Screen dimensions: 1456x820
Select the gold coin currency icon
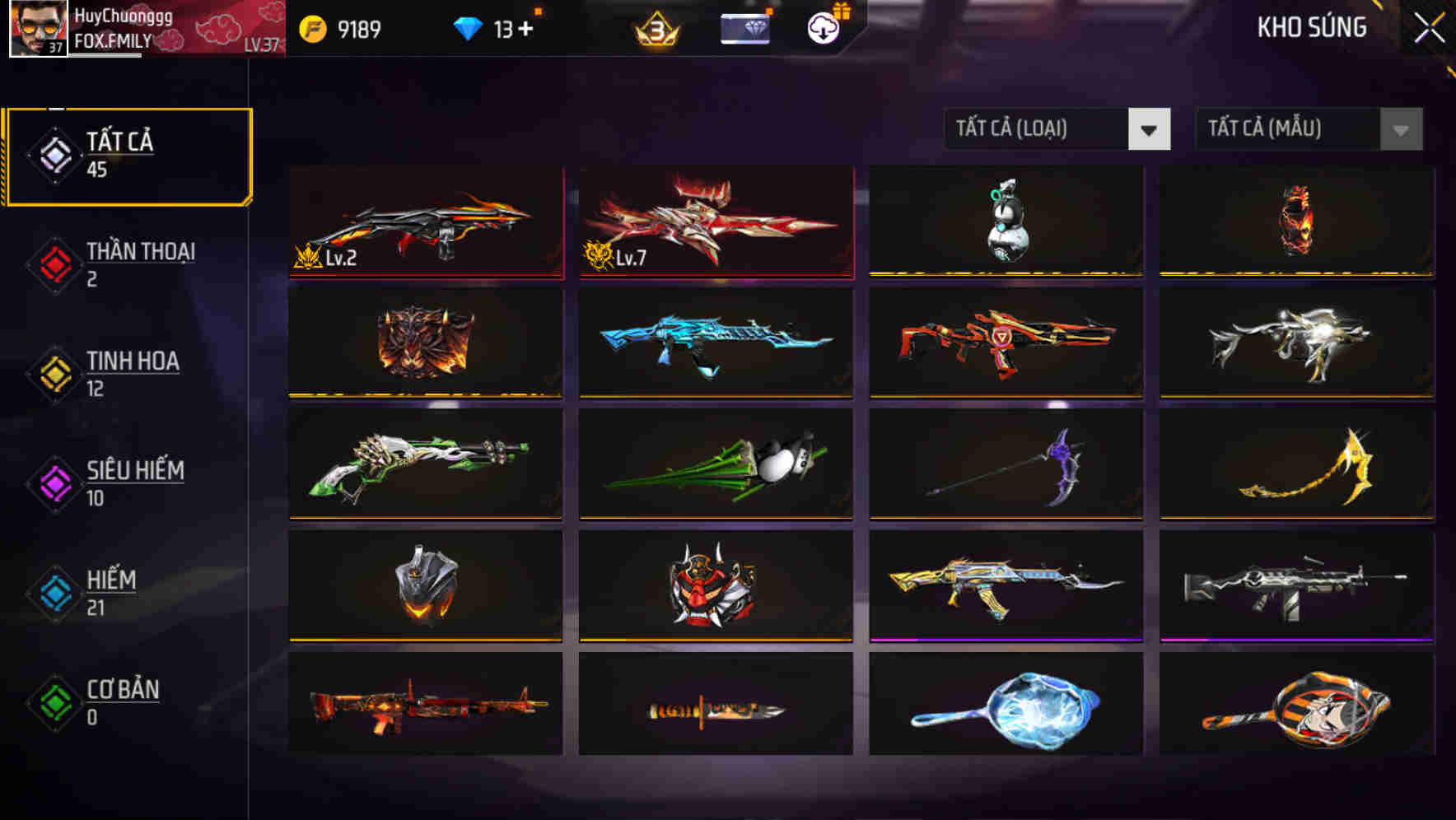click(310, 27)
